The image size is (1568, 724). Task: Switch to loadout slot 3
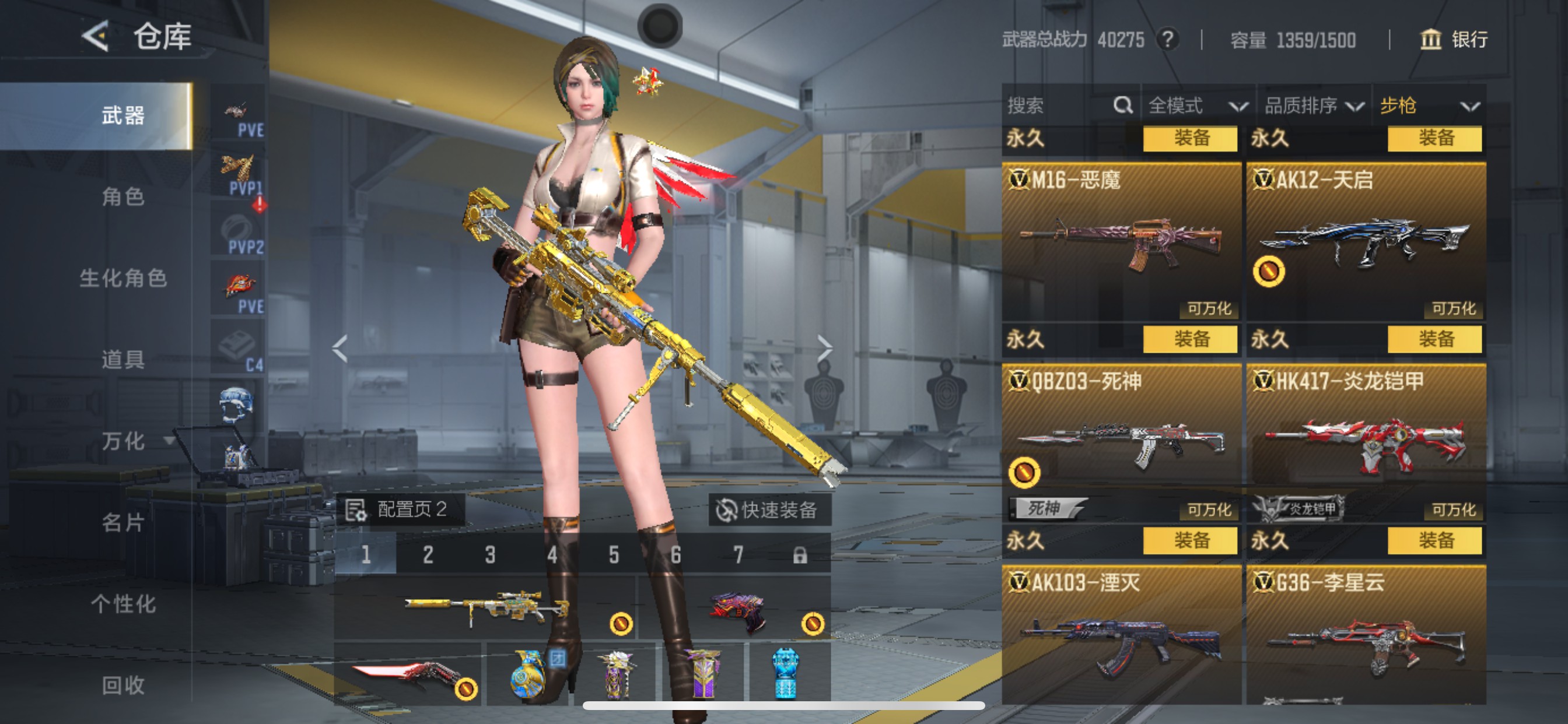point(490,555)
